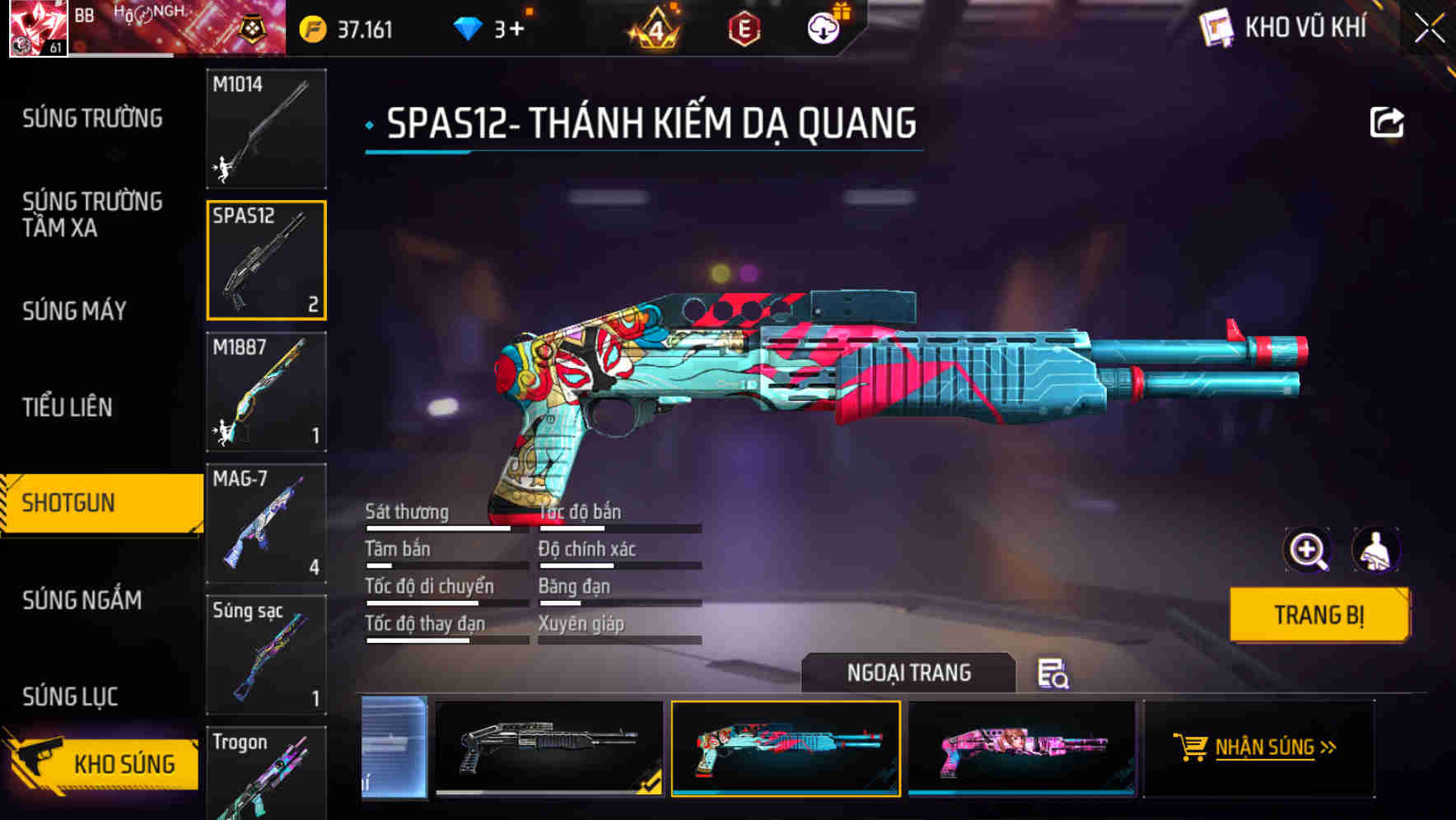Open the NGOẠI TRANG tab
The height and width of the screenshot is (820, 1456).
[x=909, y=672]
